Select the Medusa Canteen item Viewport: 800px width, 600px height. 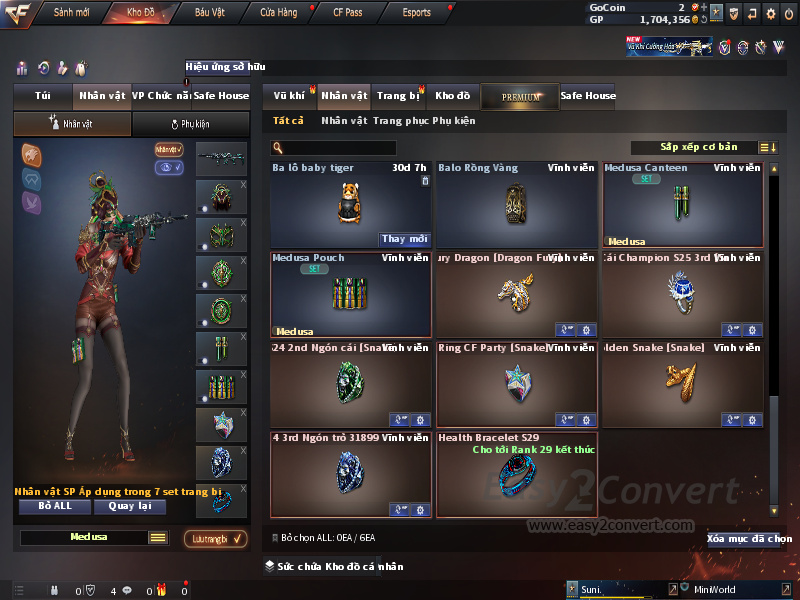pyautogui.click(x=682, y=205)
